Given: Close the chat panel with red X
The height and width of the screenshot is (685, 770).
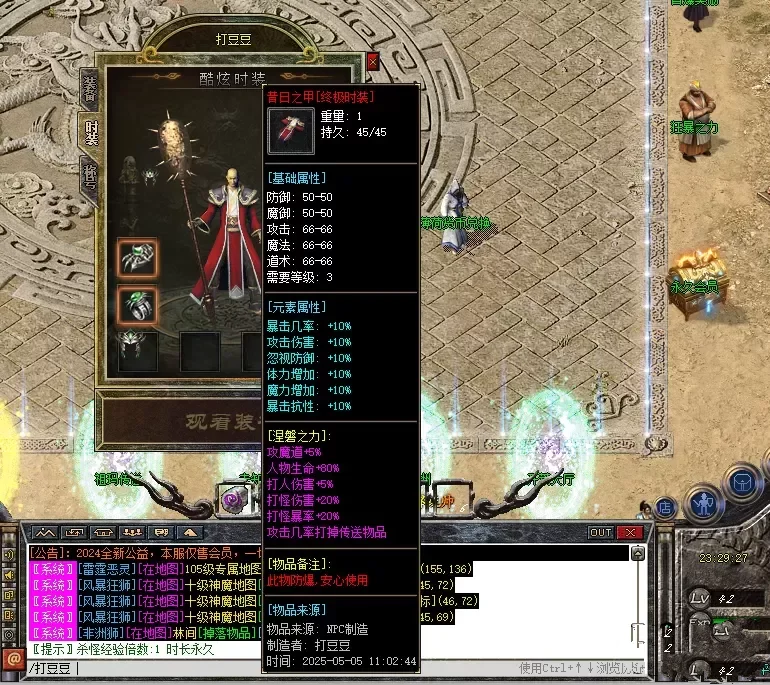Looking at the screenshot, I should [630, 532].
